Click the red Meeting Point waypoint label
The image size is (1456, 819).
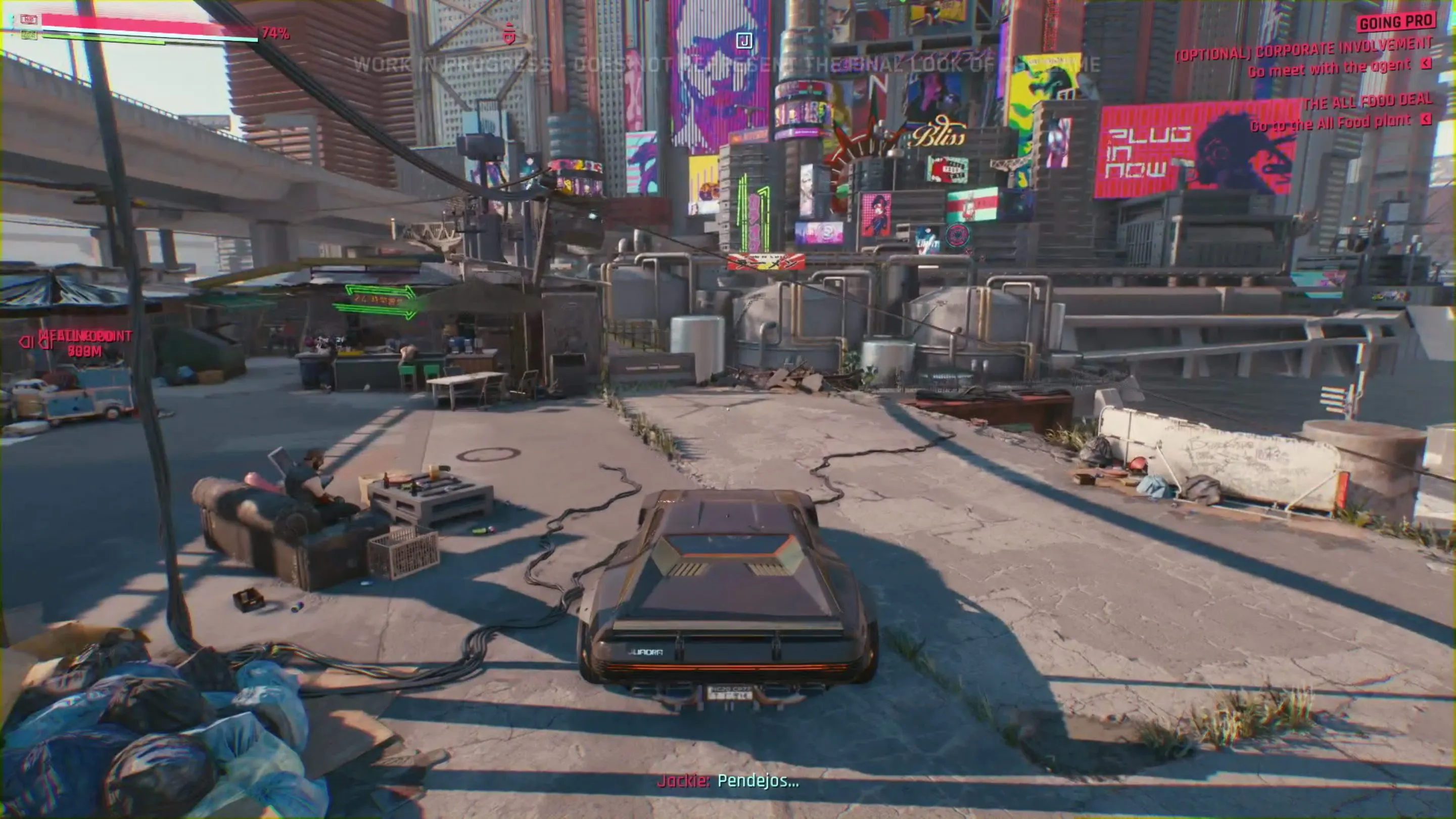pos(85,337)
